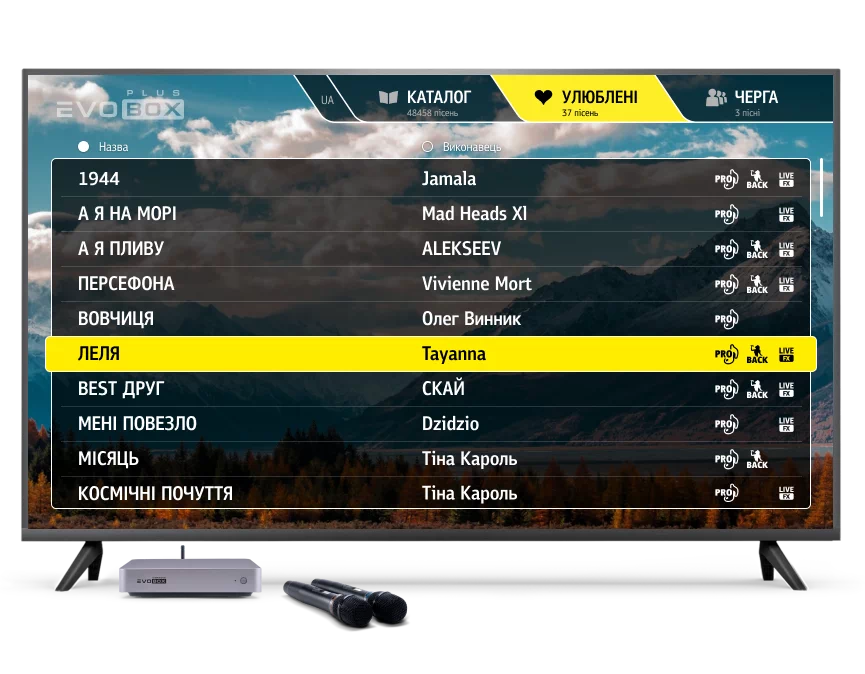The image size is (865, 674).
Task: Switch to the Каталог tab
Action: [x=424, y=100]
